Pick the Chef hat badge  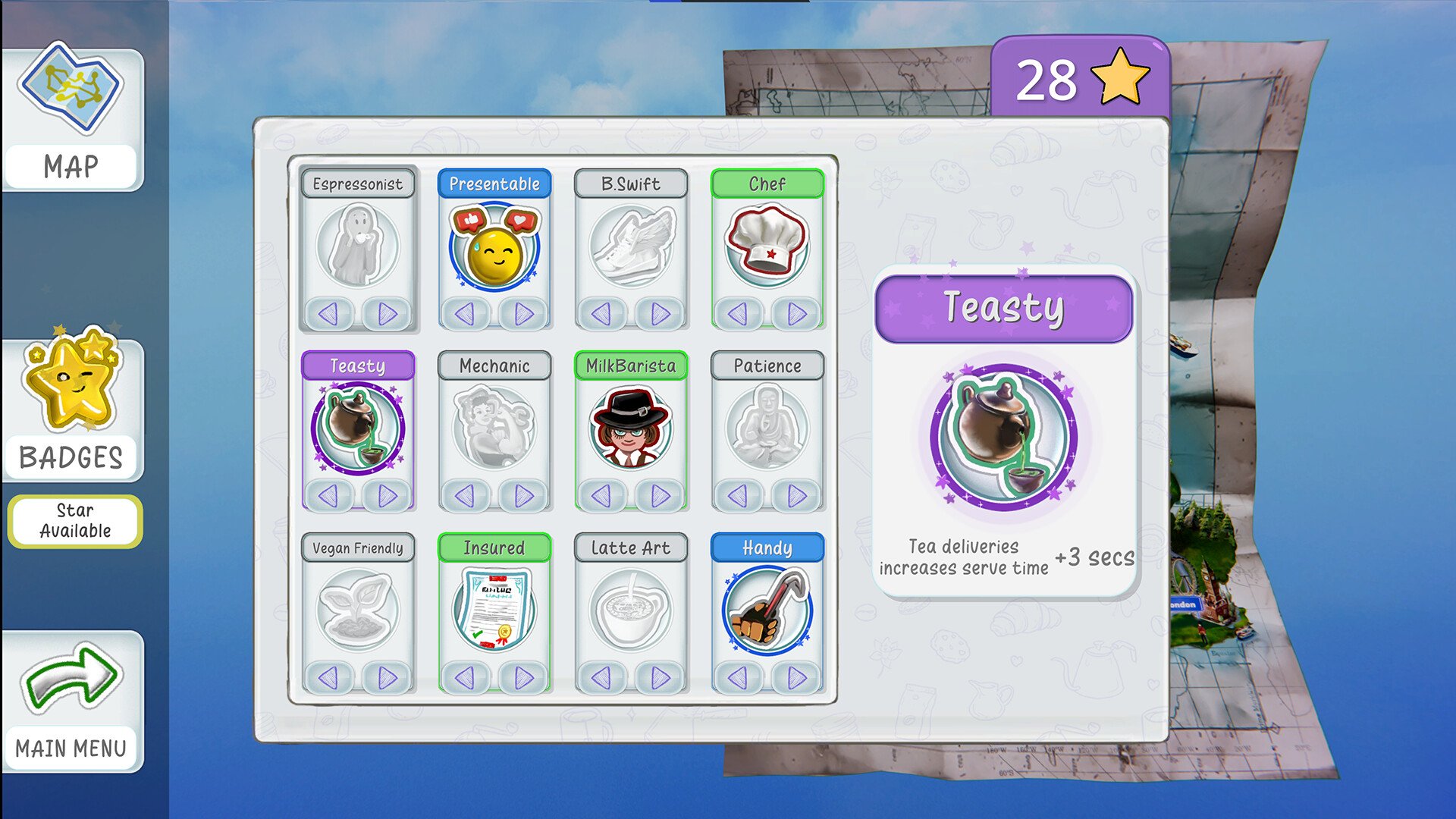(x=767, y=245)
